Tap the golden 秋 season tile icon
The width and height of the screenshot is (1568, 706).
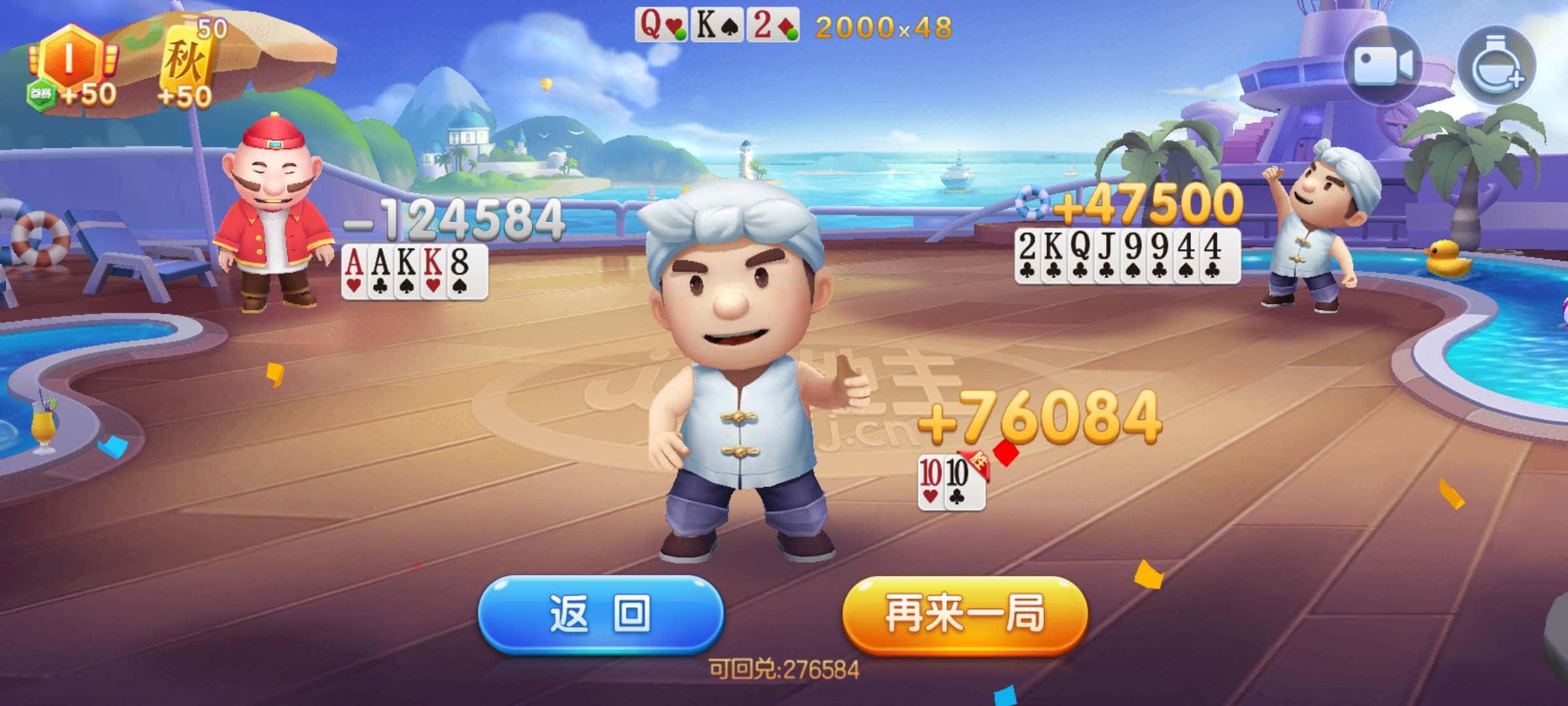(186, 59)
